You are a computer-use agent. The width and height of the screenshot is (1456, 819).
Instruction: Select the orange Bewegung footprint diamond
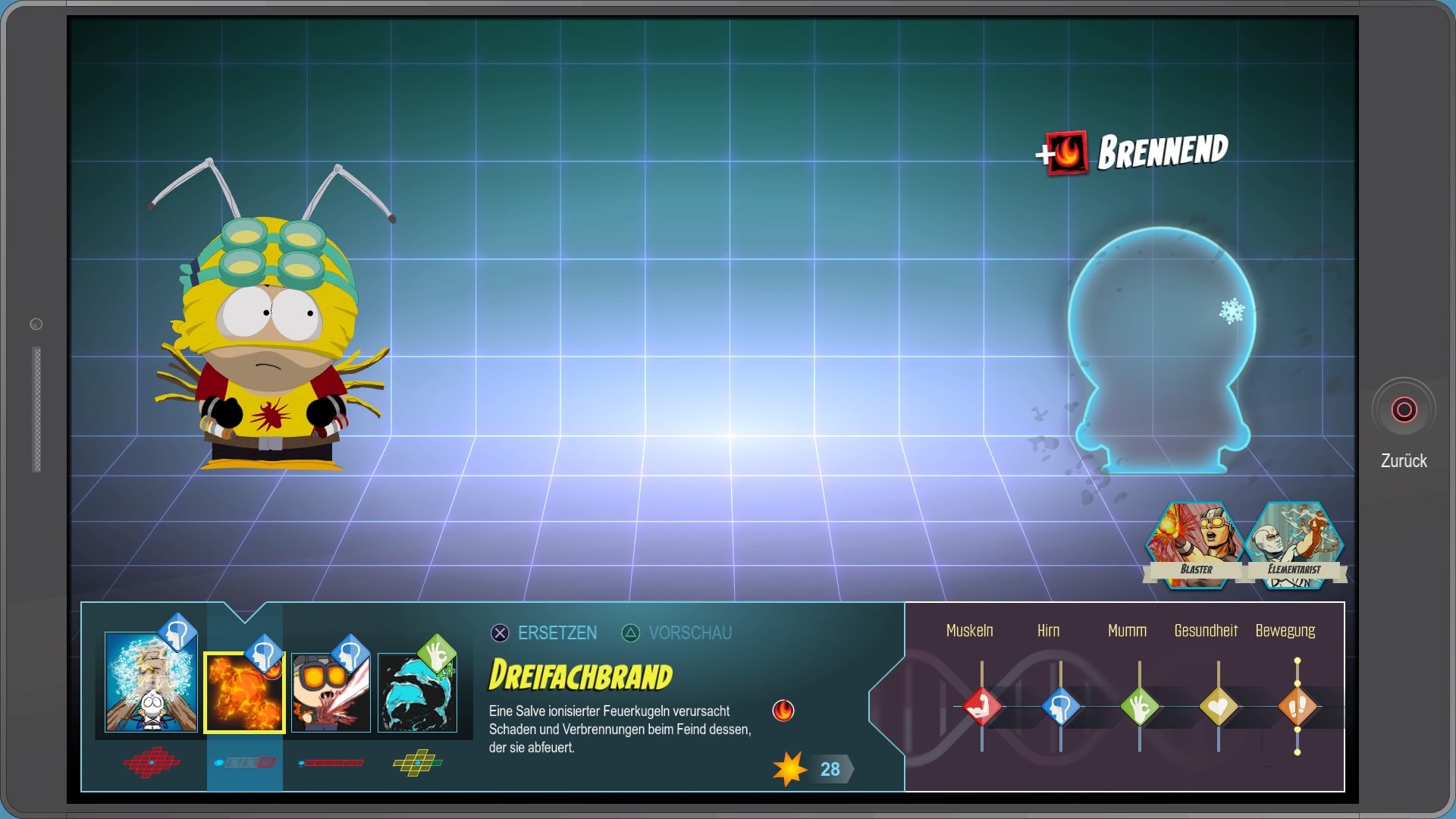[x=1298, y=707]
